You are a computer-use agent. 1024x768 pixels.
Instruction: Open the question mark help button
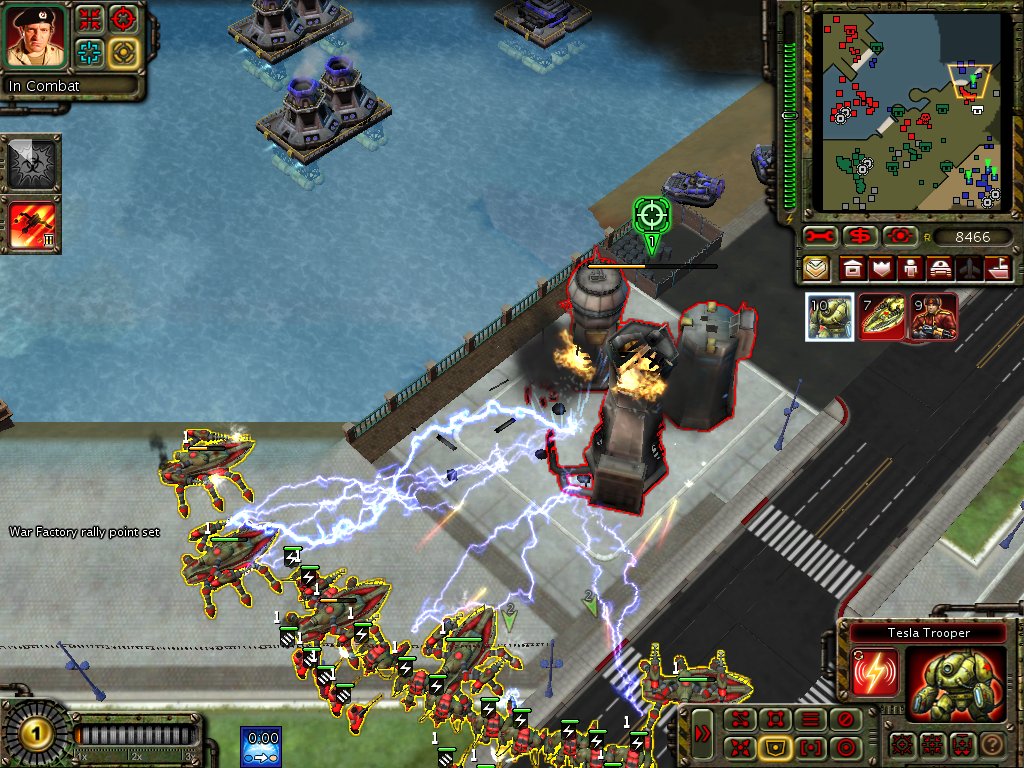pos(991,744)
